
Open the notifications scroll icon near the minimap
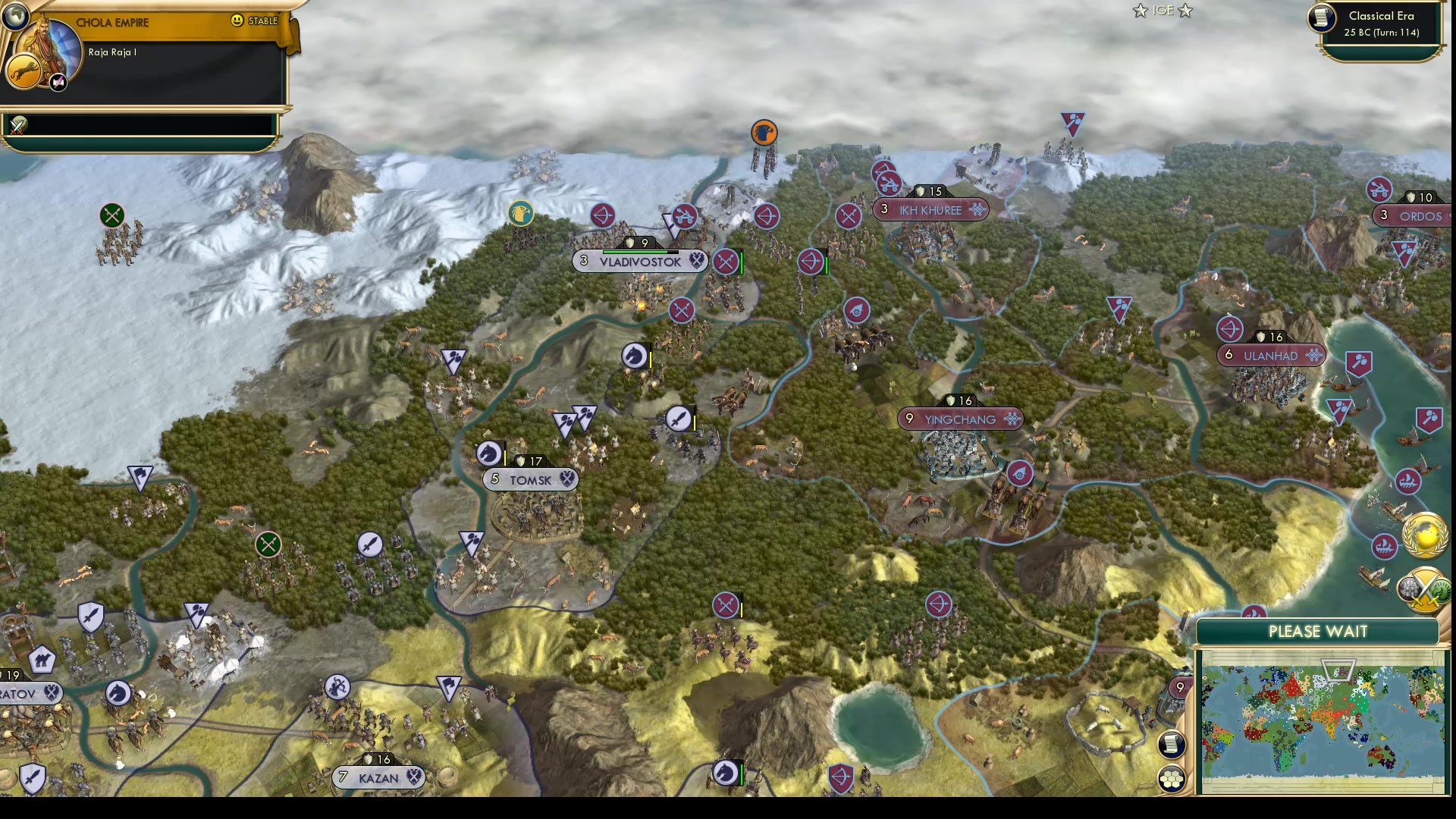(x=1171, y=745)
